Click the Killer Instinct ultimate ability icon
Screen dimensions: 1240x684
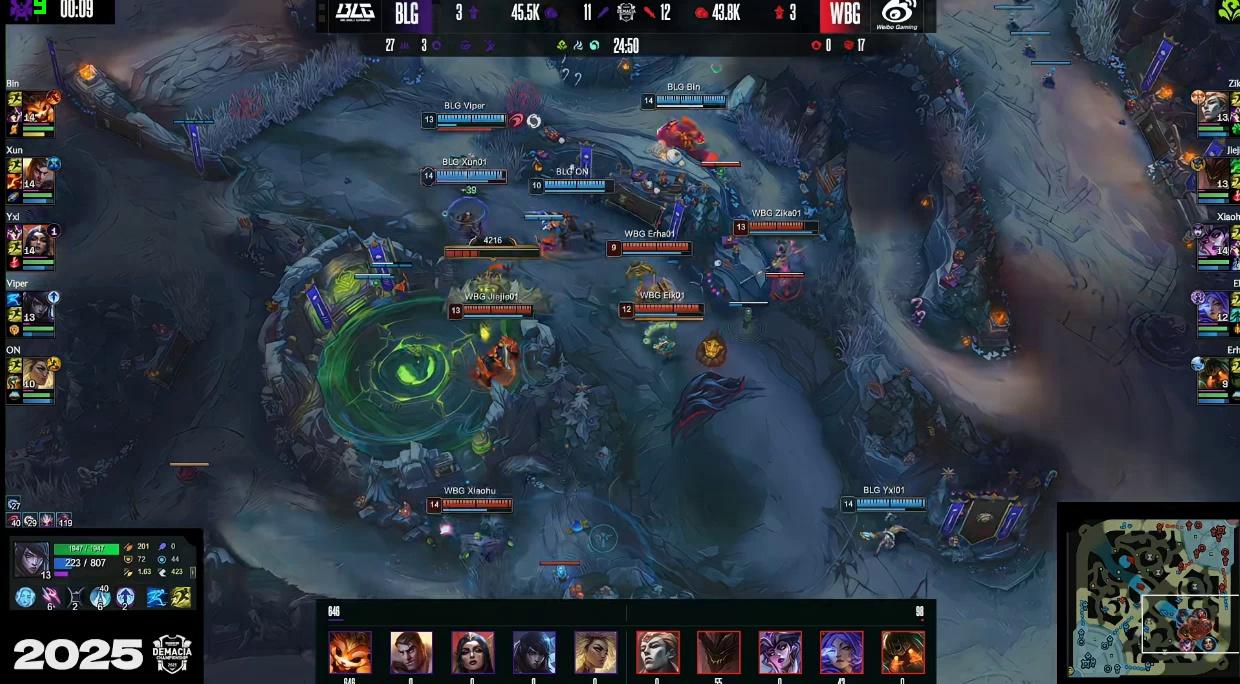126,597
